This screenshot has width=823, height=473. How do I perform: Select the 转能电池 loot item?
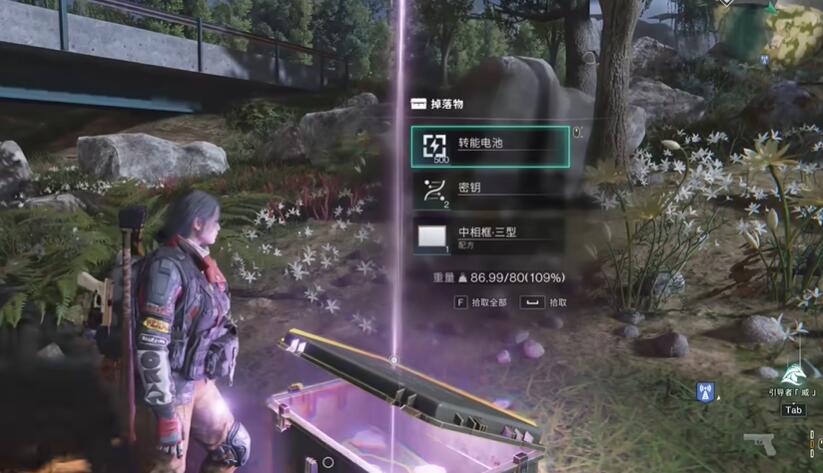point(490,146)
